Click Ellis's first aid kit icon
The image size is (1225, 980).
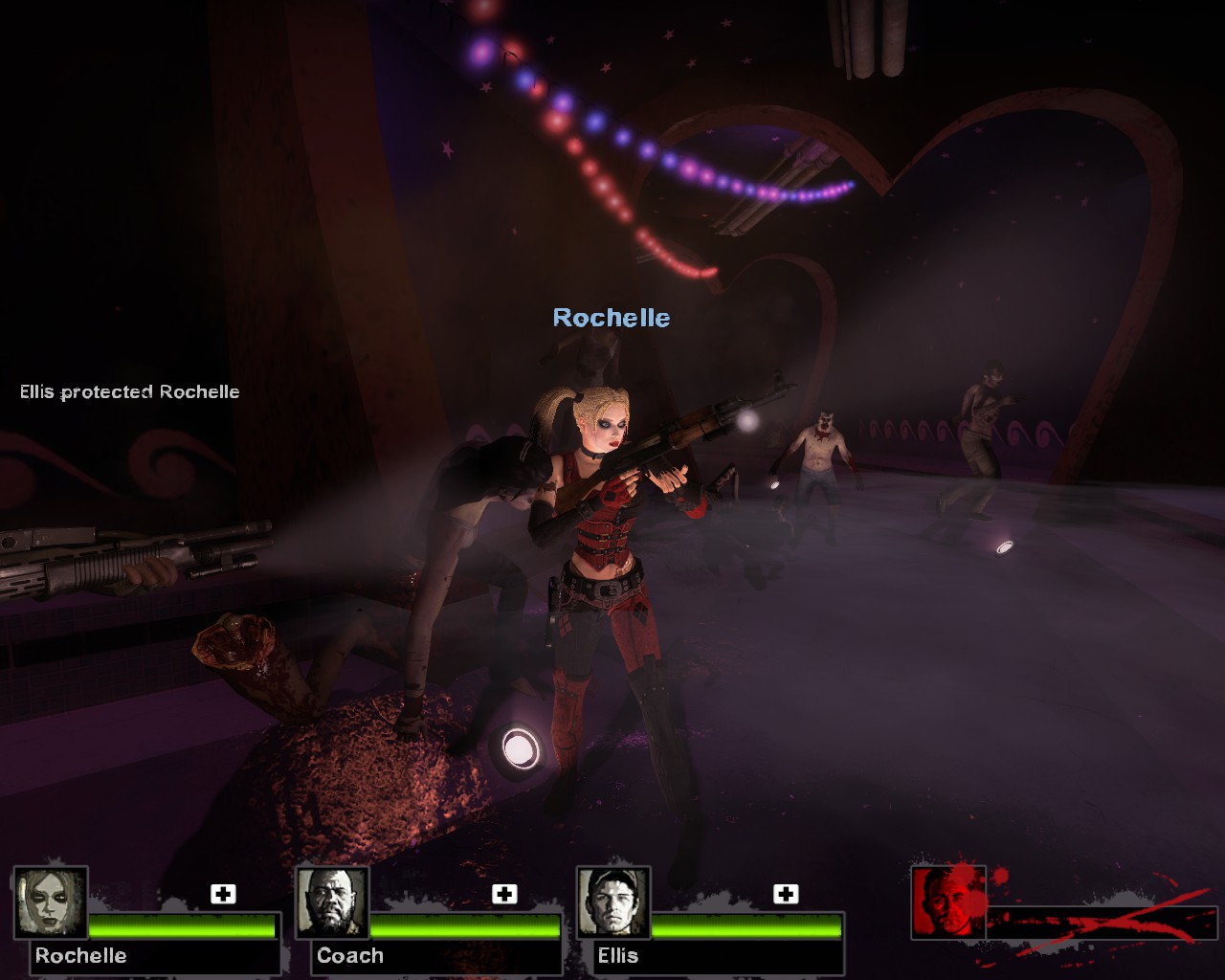pos(786,894)
